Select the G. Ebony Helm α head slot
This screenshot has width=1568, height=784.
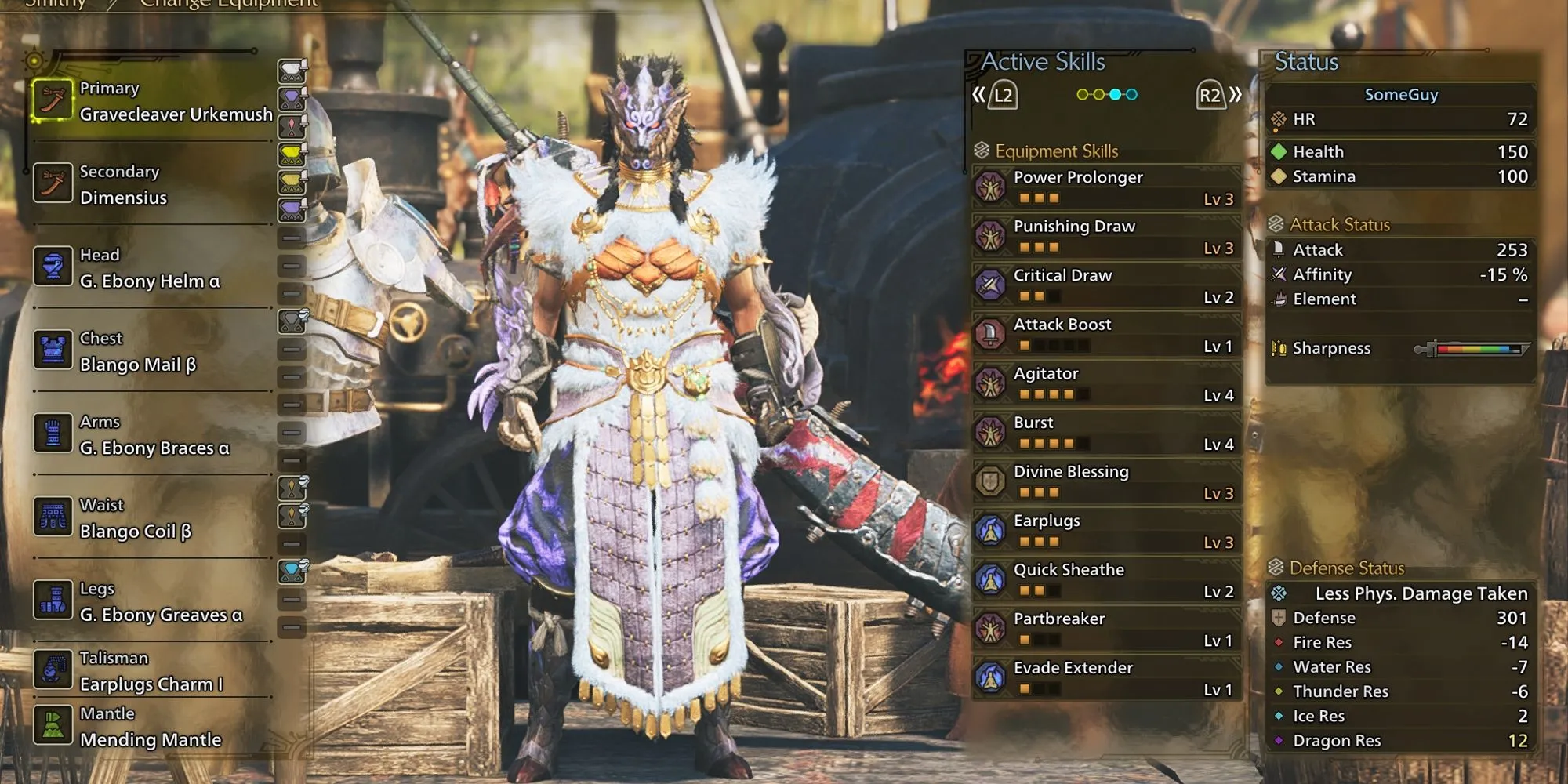pyautogui.click(x=153, y=268)
